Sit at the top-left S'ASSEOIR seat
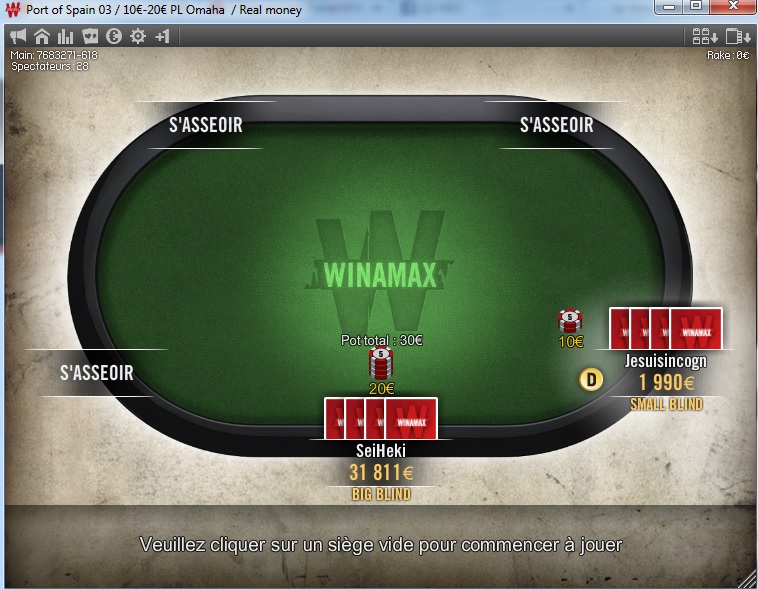The image size is (758, 589). (x=205, y=126)
